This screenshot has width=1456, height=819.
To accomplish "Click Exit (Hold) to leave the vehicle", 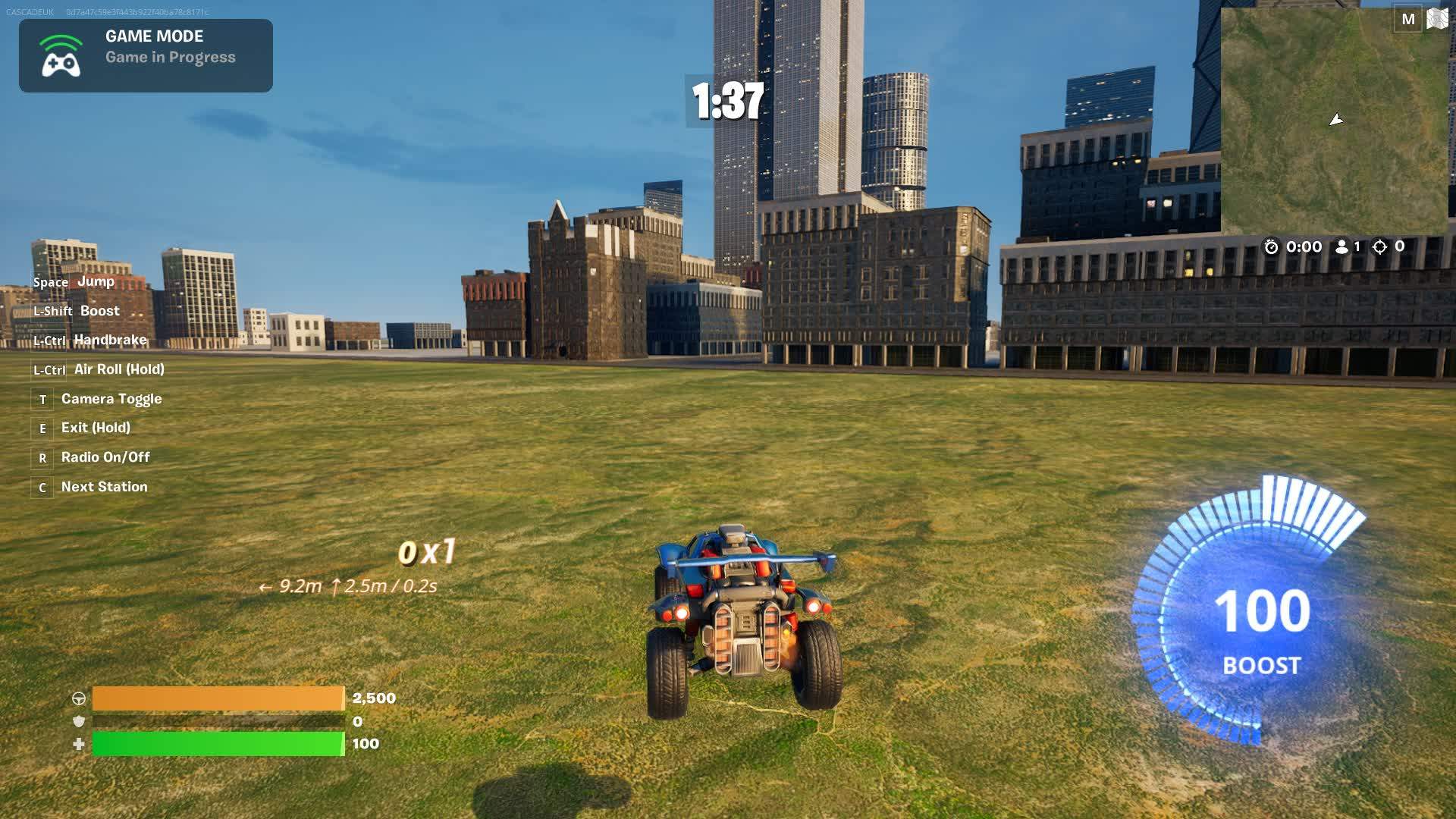I will 95,428.
